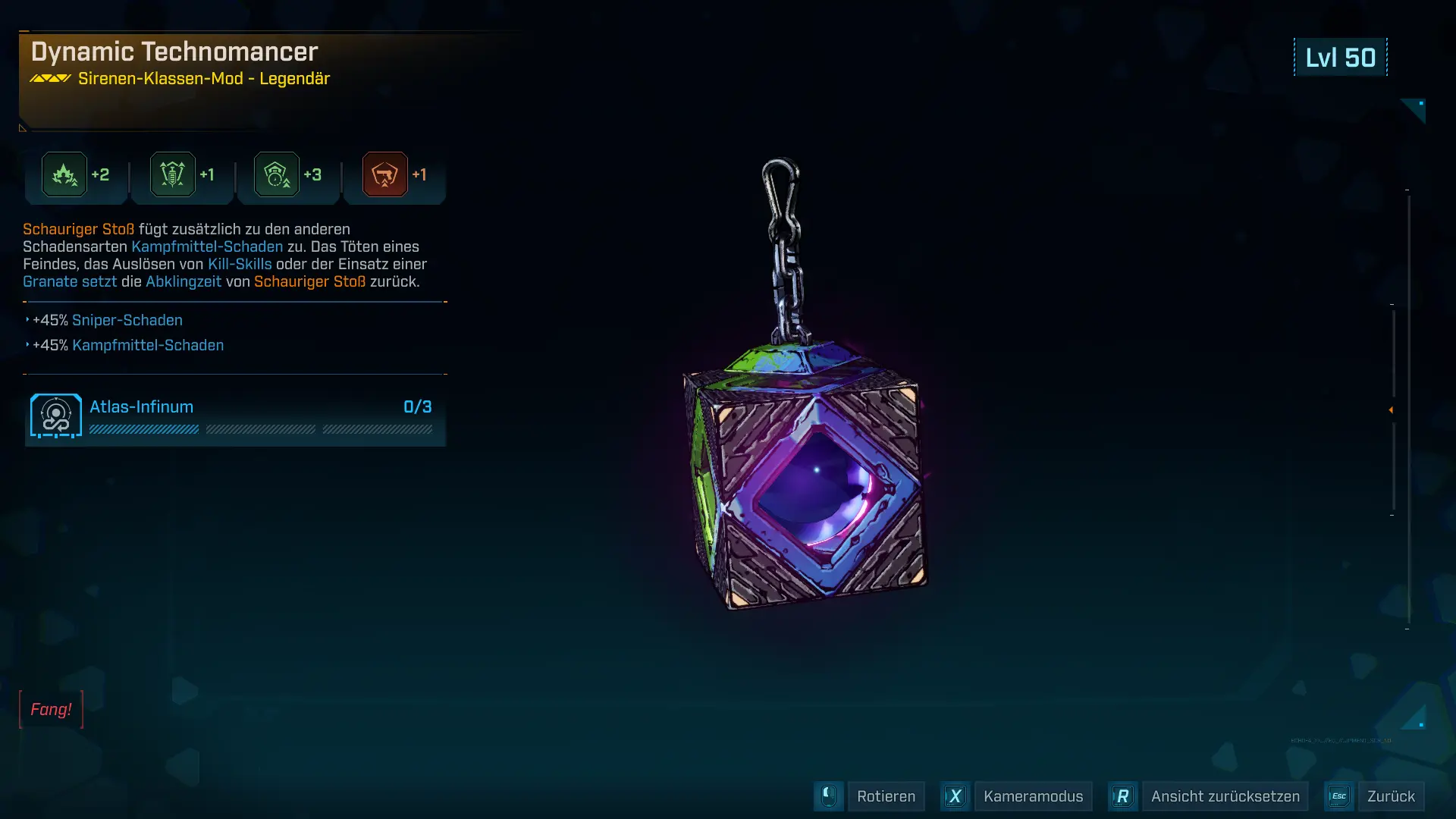Image resolution: width=1456 pixels, height=819 pixels.
Task: Activate the Kameramodus button
Action: [1032, 796]
